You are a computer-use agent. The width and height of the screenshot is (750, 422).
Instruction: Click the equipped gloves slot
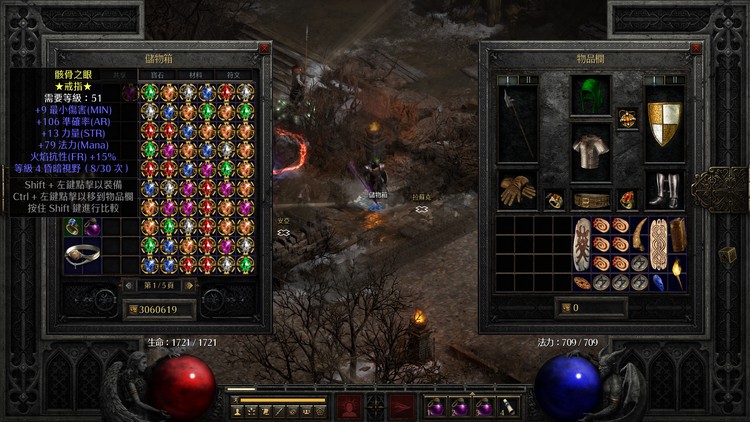click(517, 190)
